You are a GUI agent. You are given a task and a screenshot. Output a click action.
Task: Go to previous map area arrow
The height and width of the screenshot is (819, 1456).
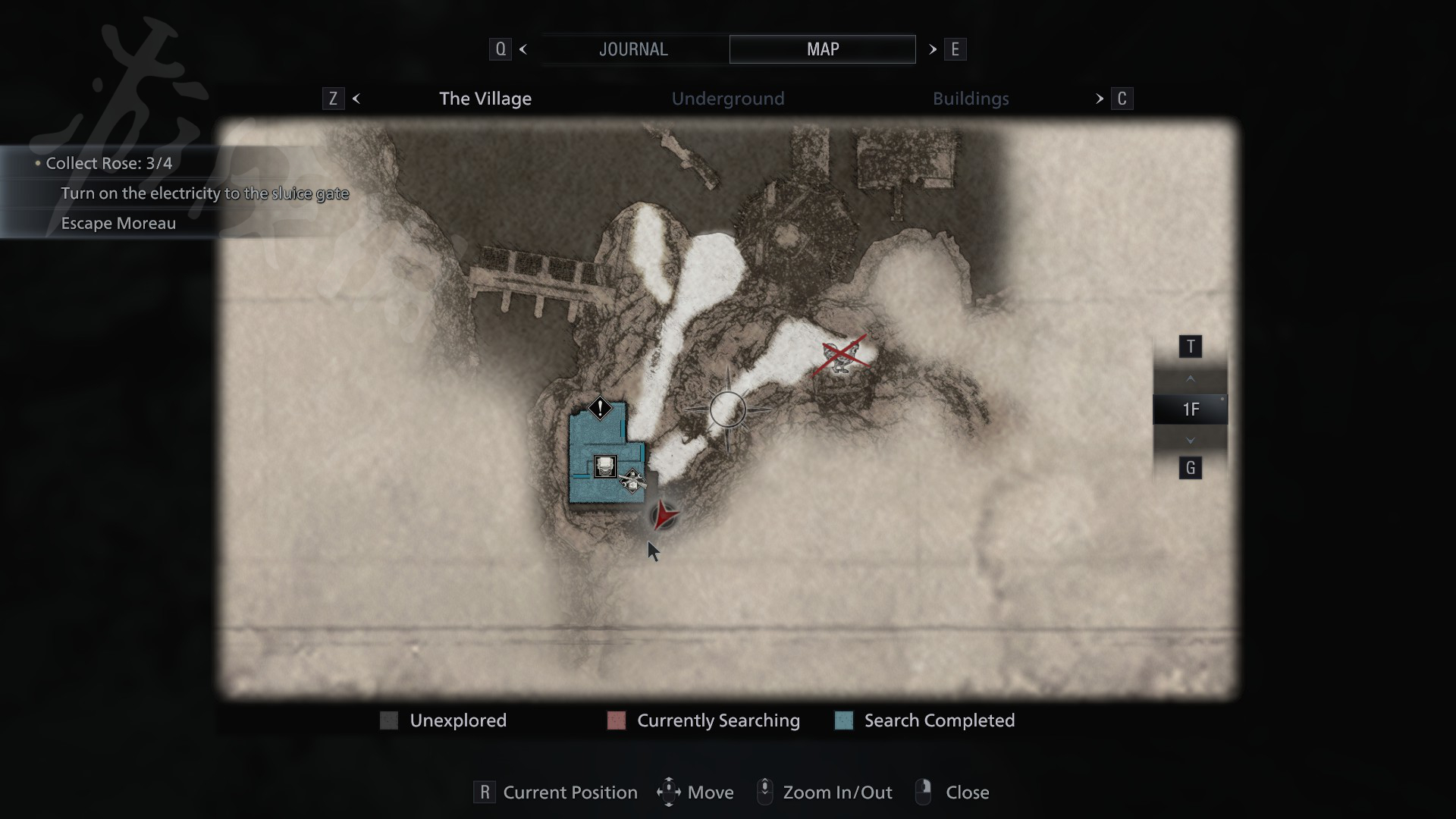[356, 99]
